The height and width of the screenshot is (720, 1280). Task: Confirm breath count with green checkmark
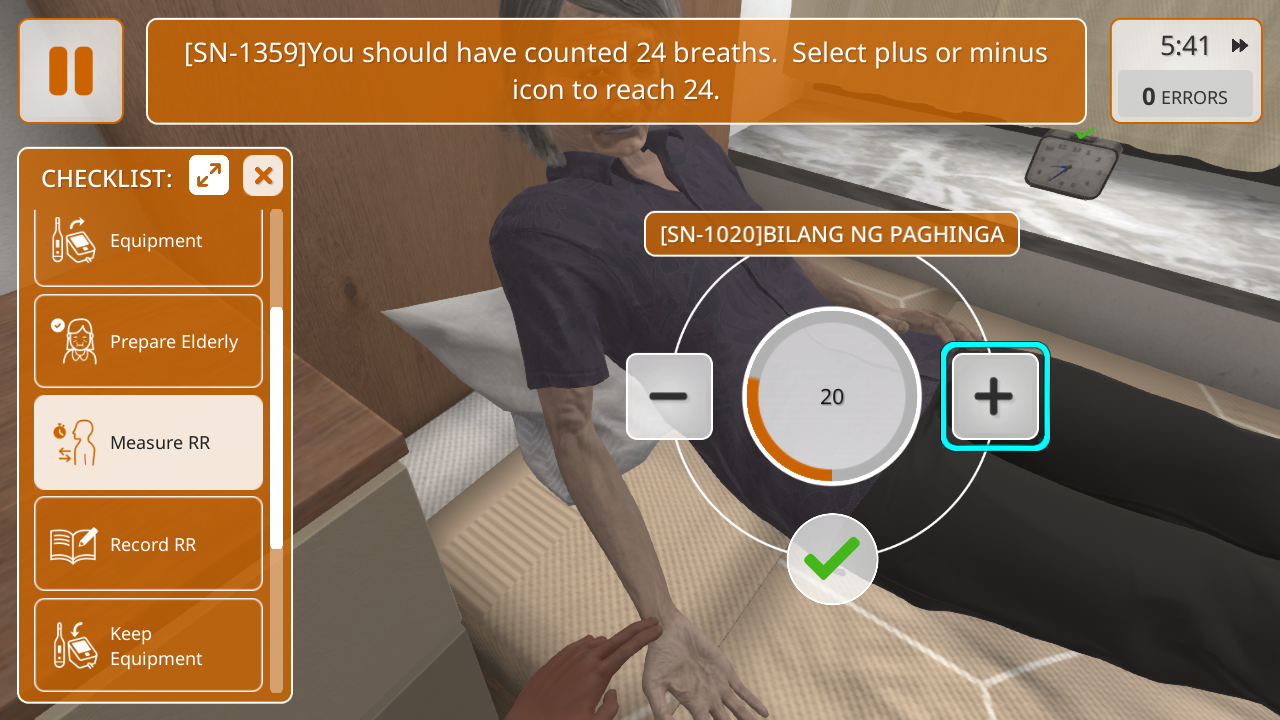832,559
